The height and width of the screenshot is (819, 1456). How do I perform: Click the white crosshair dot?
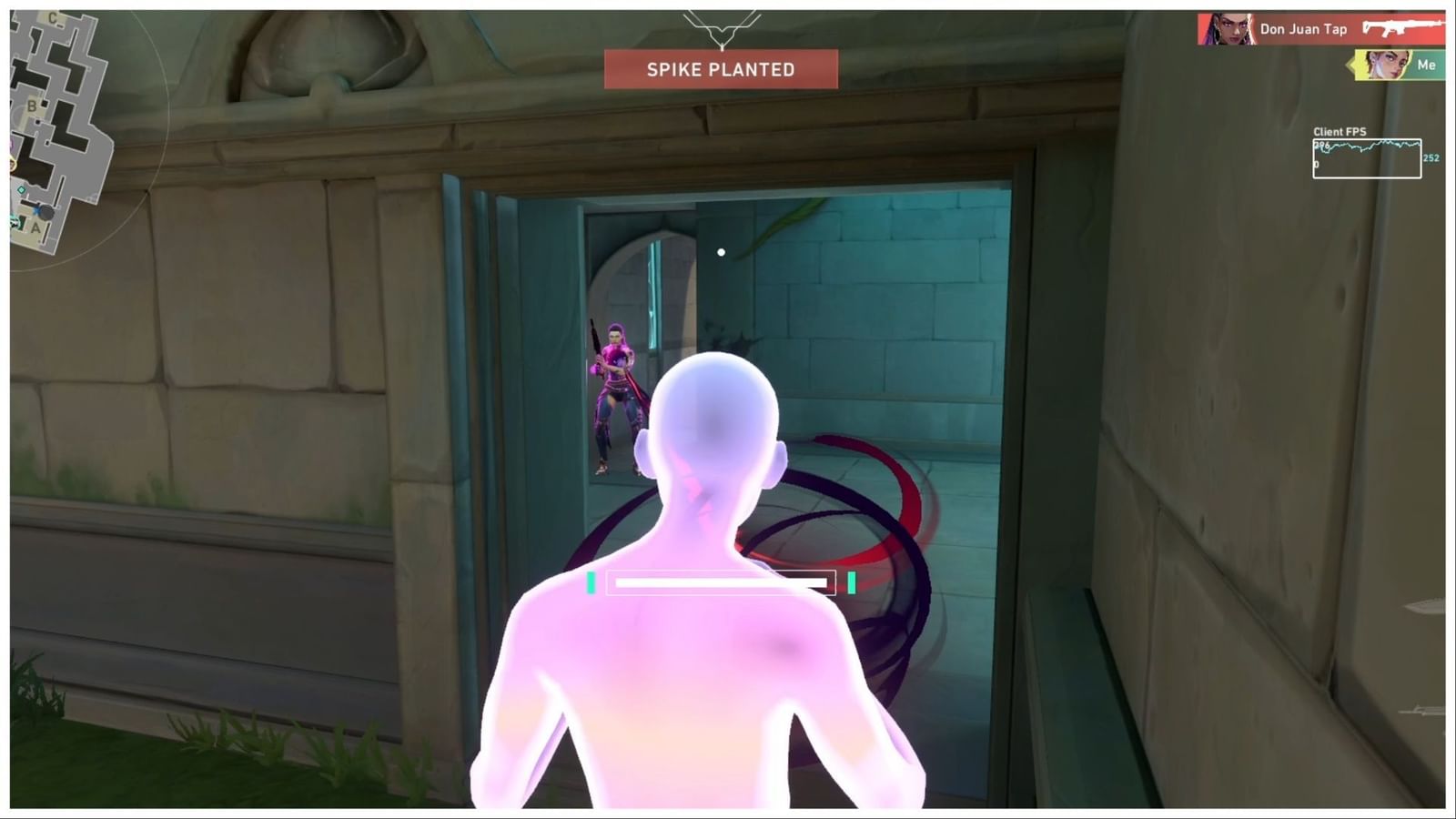tap(720, 252)
